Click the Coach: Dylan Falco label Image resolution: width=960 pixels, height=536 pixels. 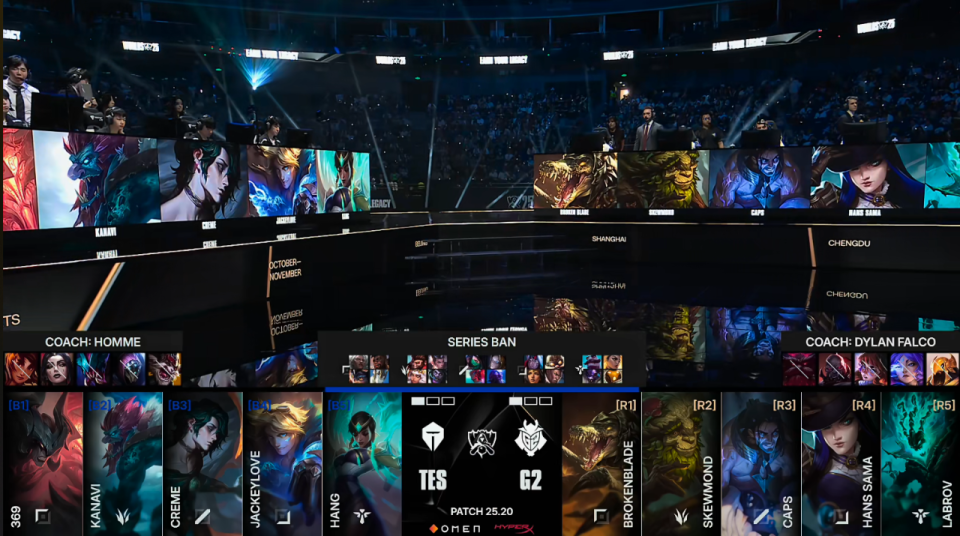(x=870, y=342)
